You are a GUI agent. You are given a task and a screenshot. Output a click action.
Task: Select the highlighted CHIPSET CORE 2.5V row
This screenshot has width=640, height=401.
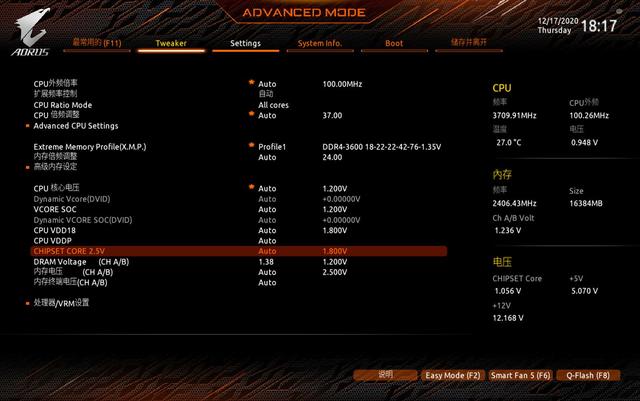click(x=69, y=251)
